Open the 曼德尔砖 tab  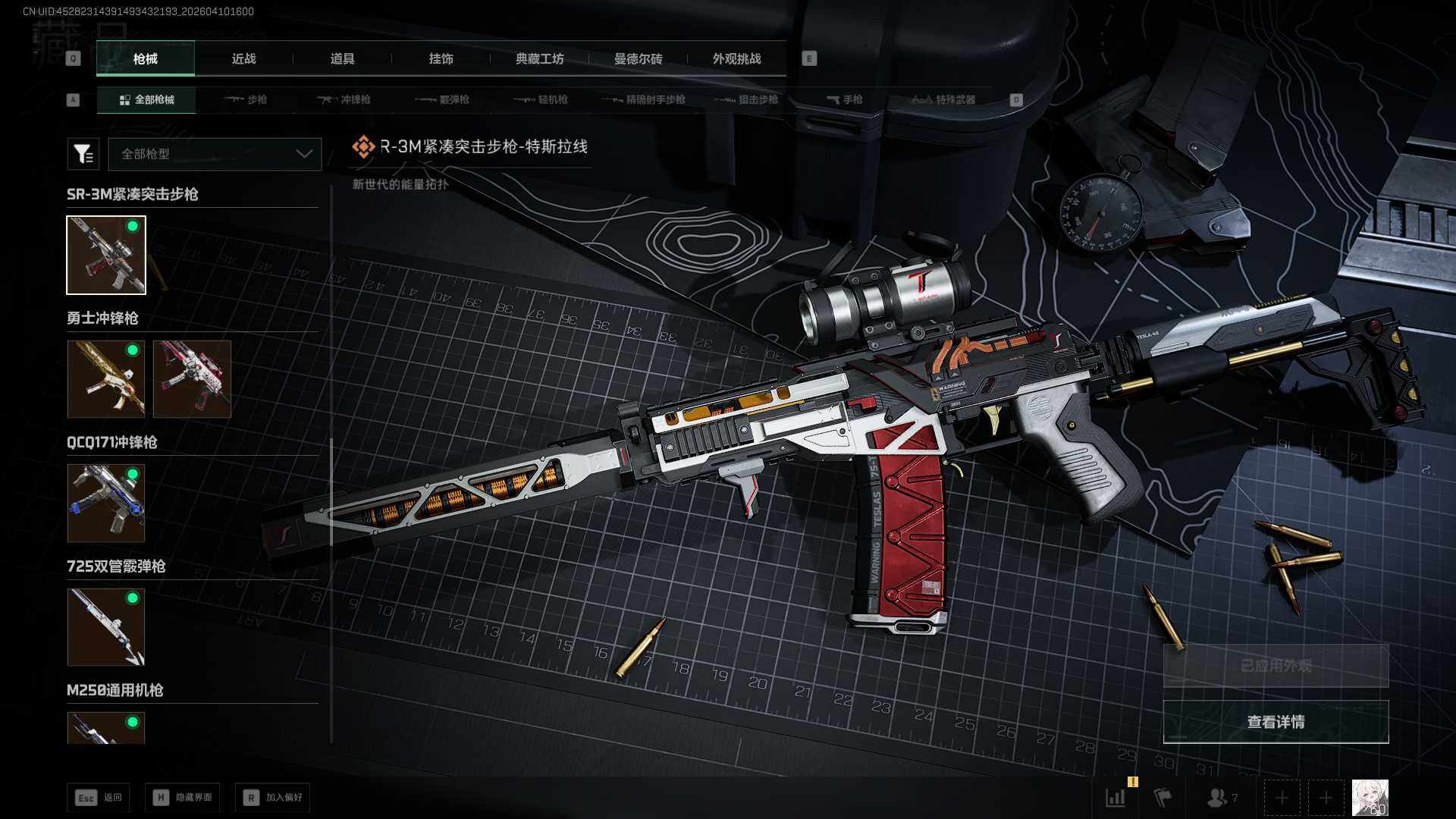pos(638,59)
